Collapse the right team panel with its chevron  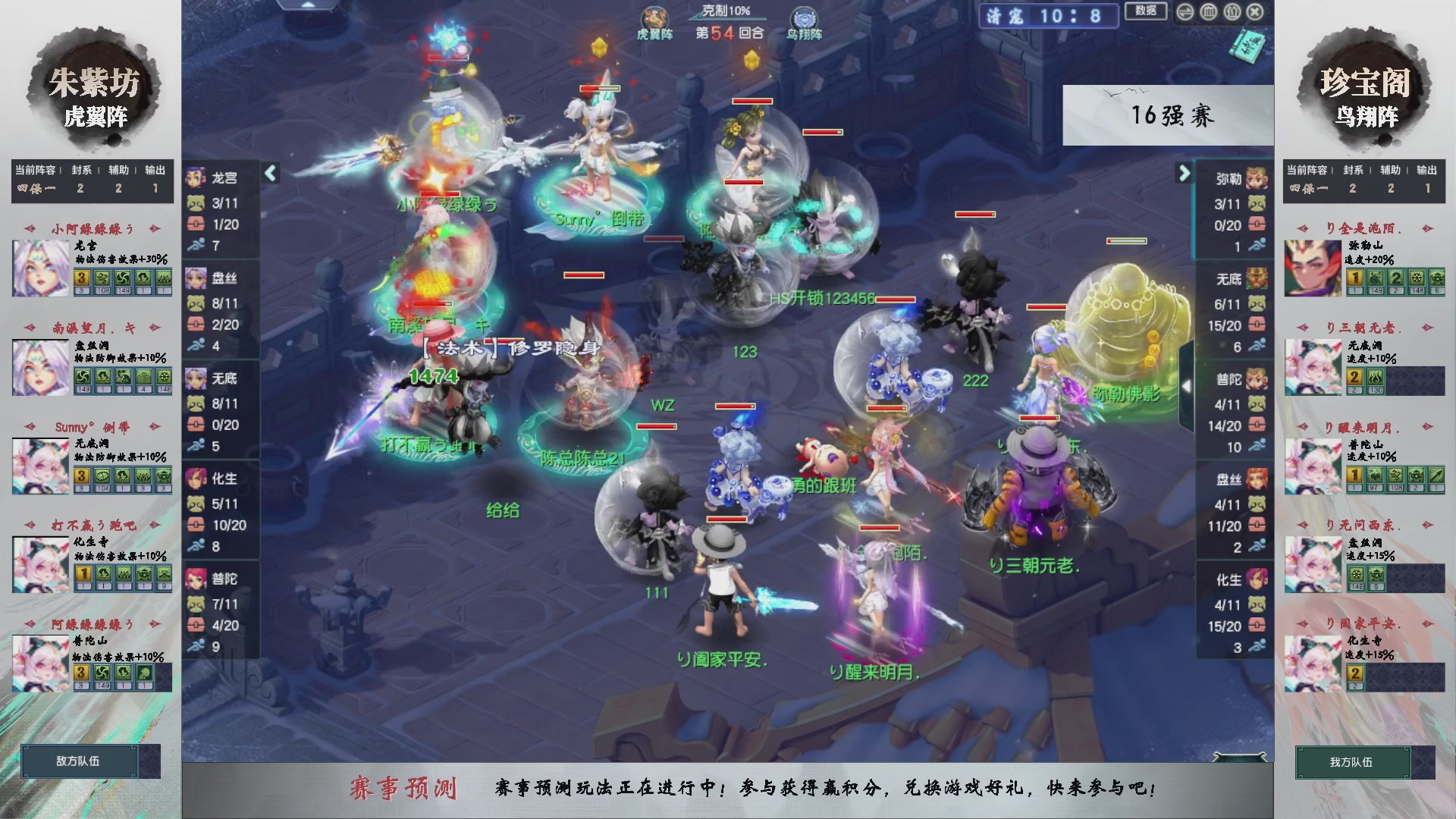tap(1185, 173)
